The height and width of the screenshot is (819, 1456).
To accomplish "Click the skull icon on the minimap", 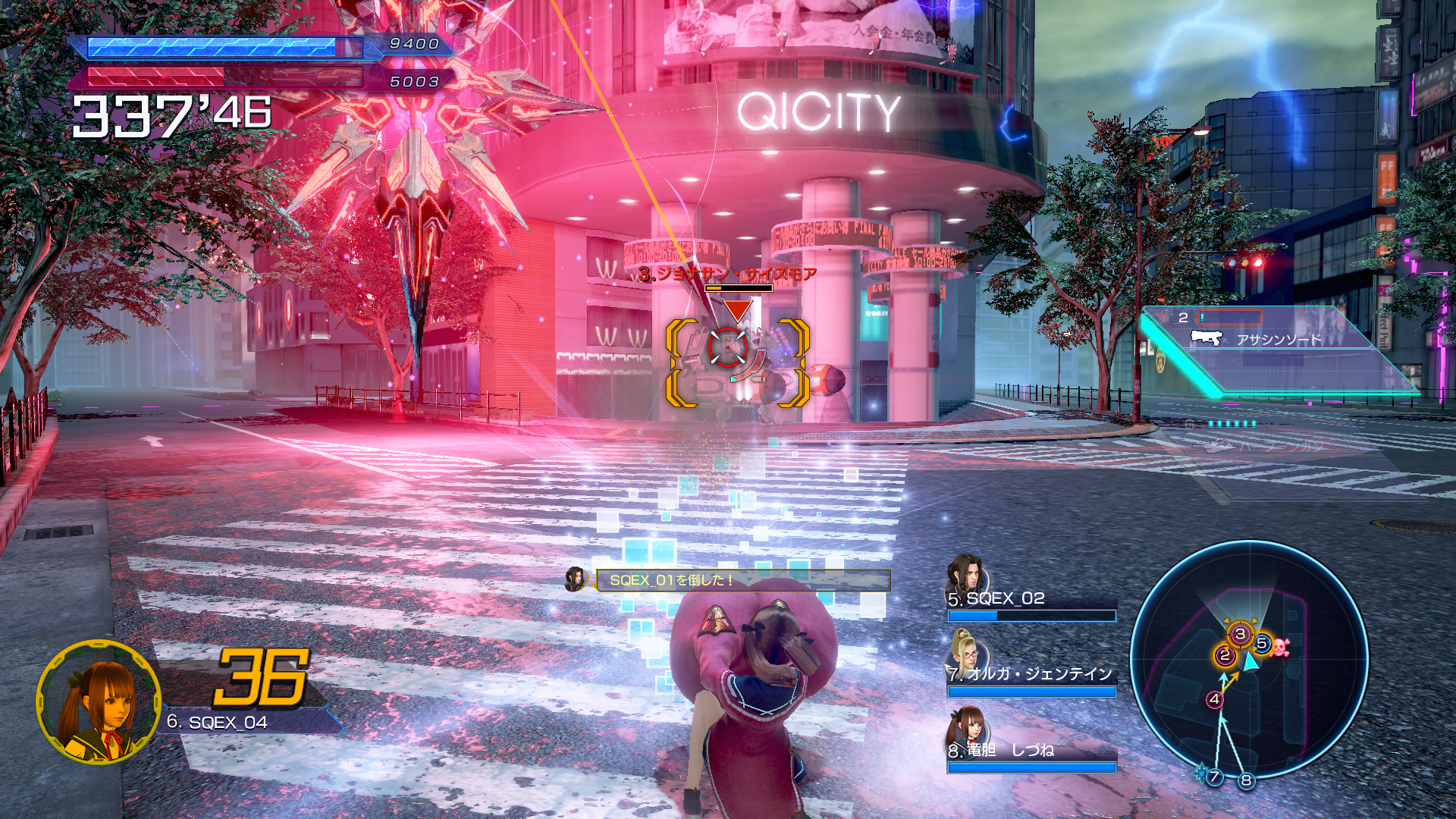I will coord(1281,647).
